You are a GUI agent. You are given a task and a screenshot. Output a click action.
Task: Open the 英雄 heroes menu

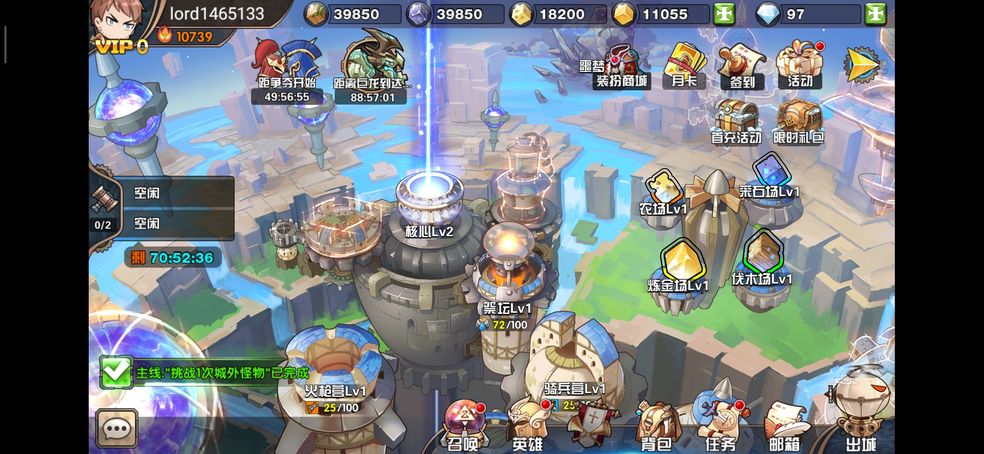pos(527,426)
